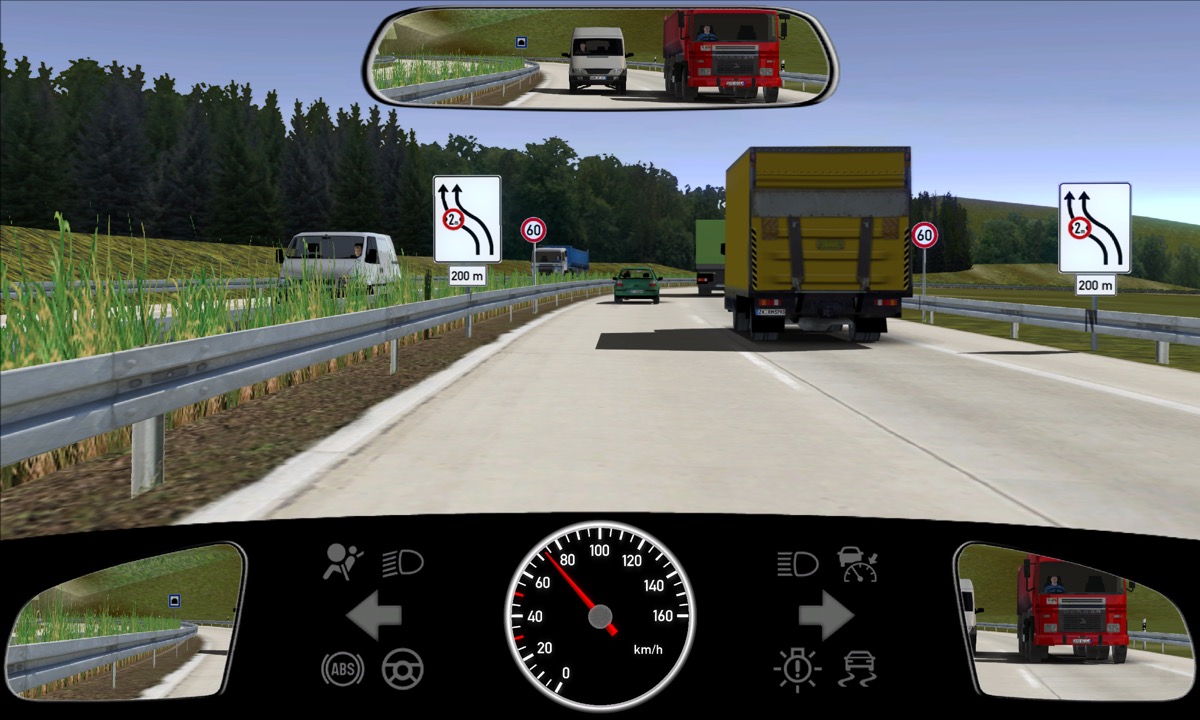This screenshot has width=1200, height=720.
Task: Select the high beam icon with straight beams
Action: tap(797, 564)
